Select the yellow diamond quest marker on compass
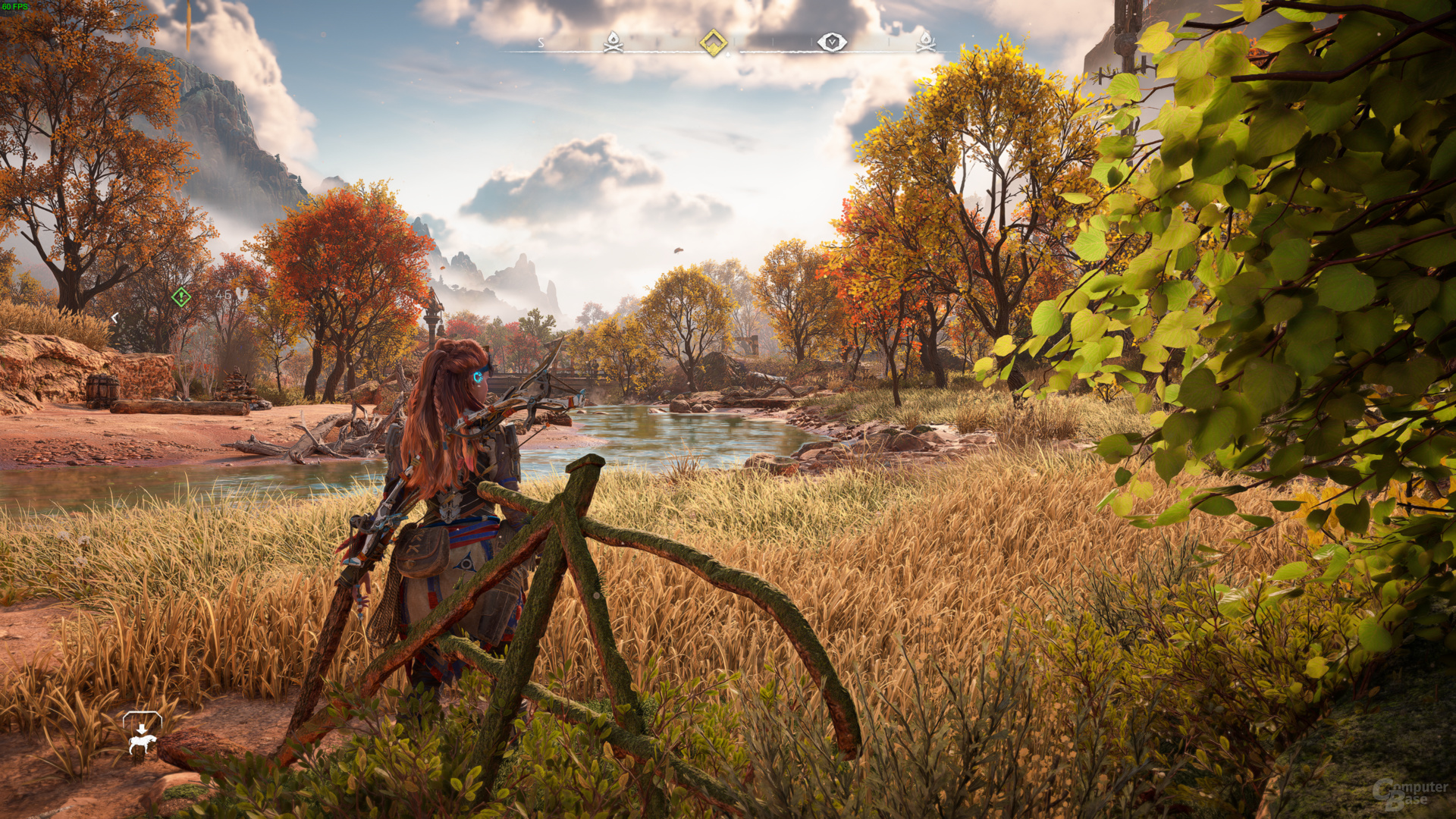The height and width of the screenshot is (819, 1456). [713, 42]
